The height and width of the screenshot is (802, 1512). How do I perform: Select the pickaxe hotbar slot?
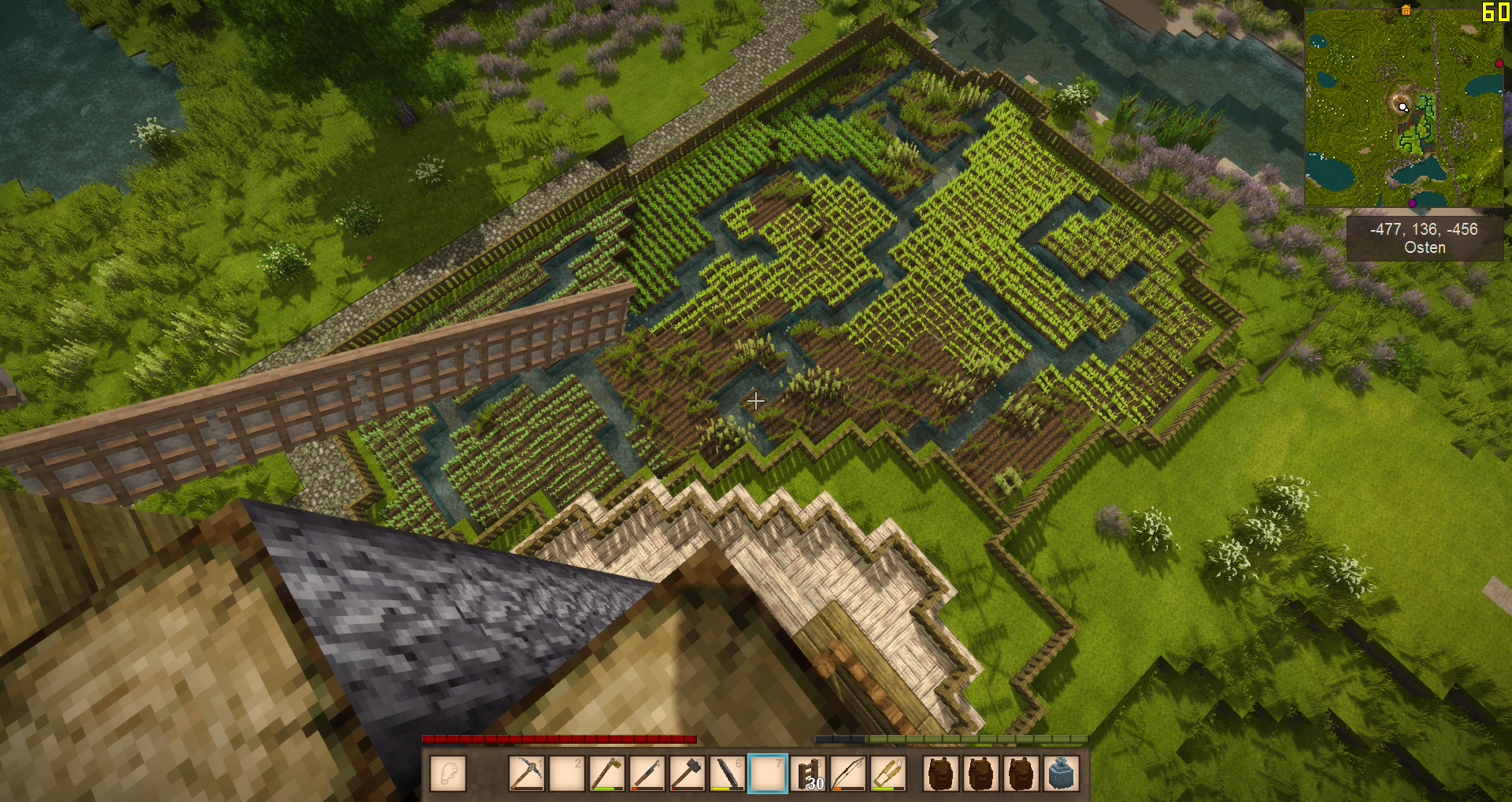(x=526, y=773)
